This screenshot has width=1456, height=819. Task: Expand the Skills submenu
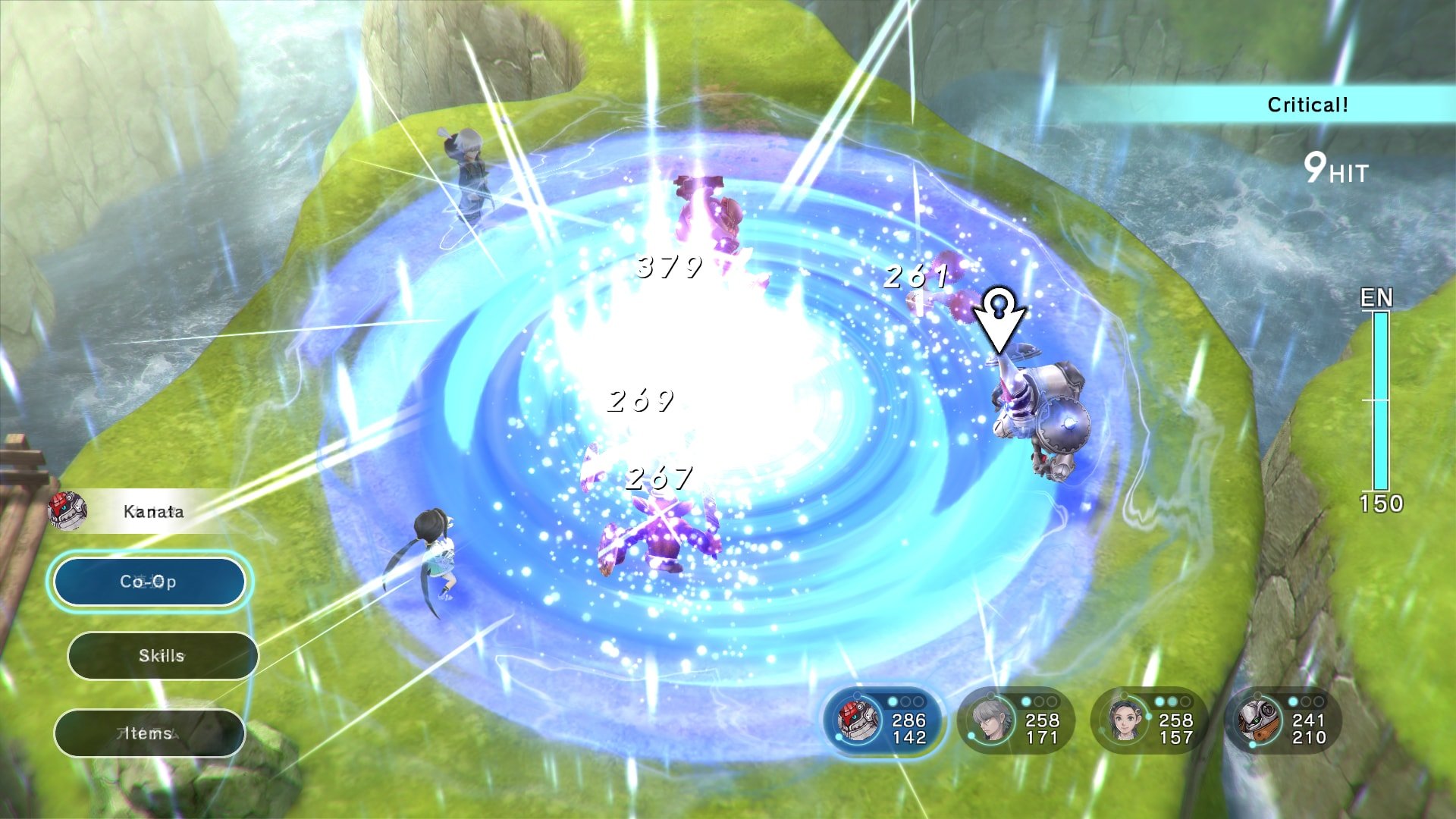162,656
